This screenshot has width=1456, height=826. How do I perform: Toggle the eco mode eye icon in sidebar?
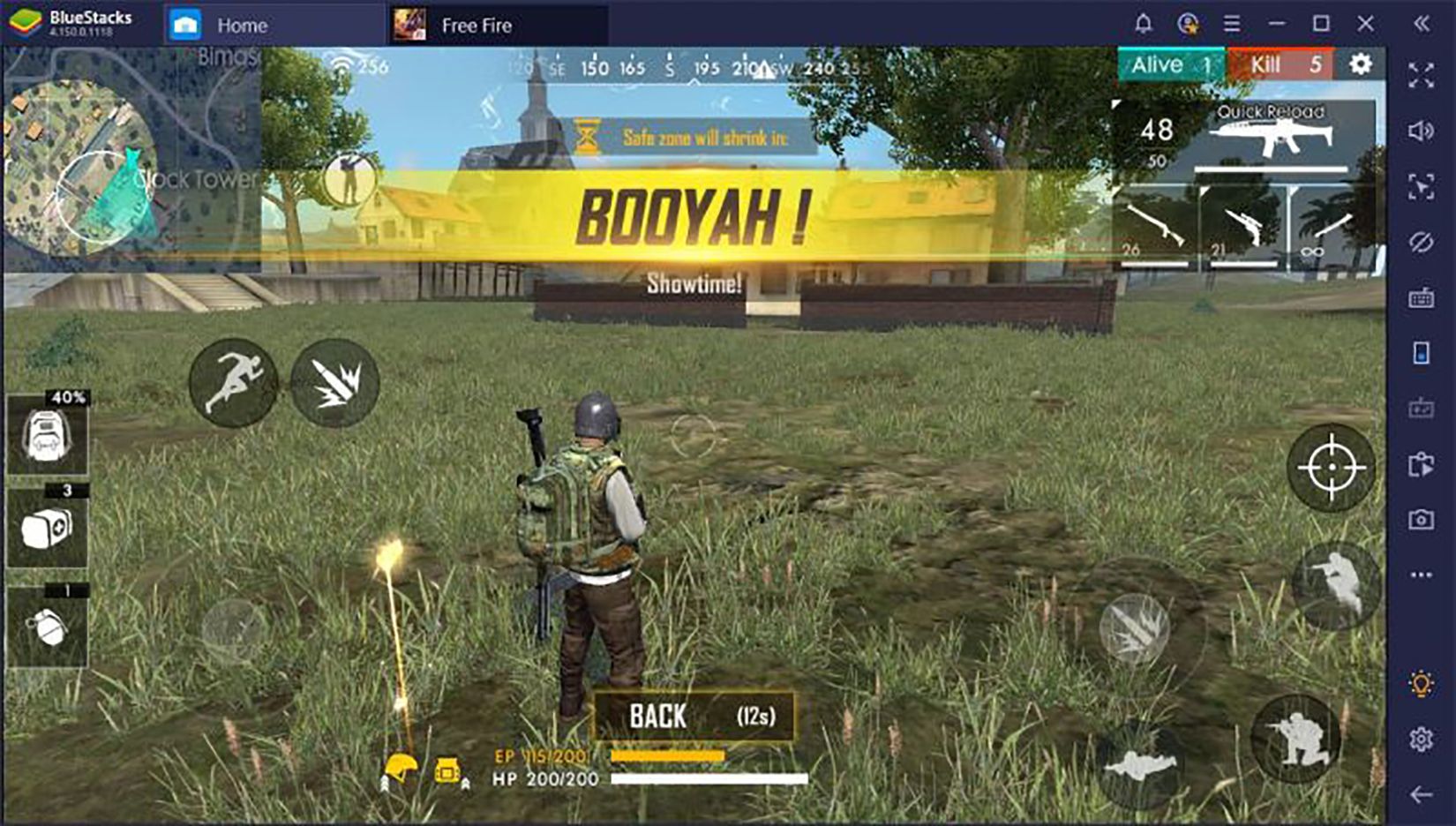[1421, 239]
